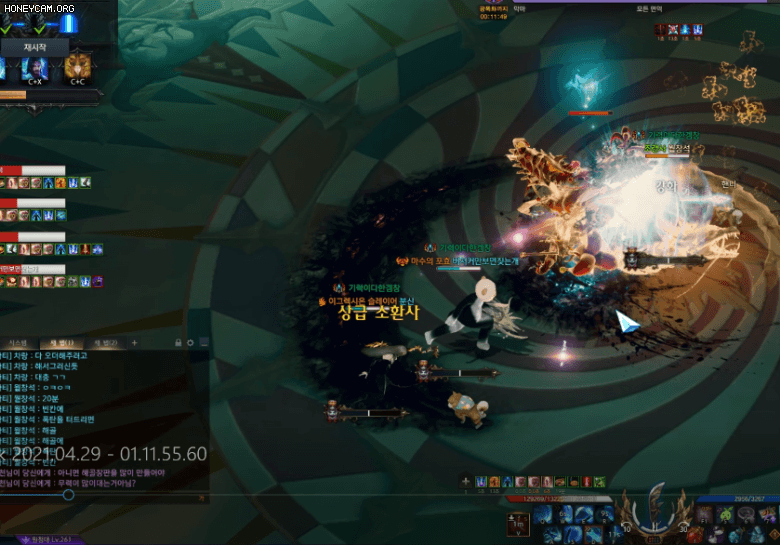Select the C+C golden beast skill
The height and width of the screenshot is (545, 780).
(x=77, y=68)
